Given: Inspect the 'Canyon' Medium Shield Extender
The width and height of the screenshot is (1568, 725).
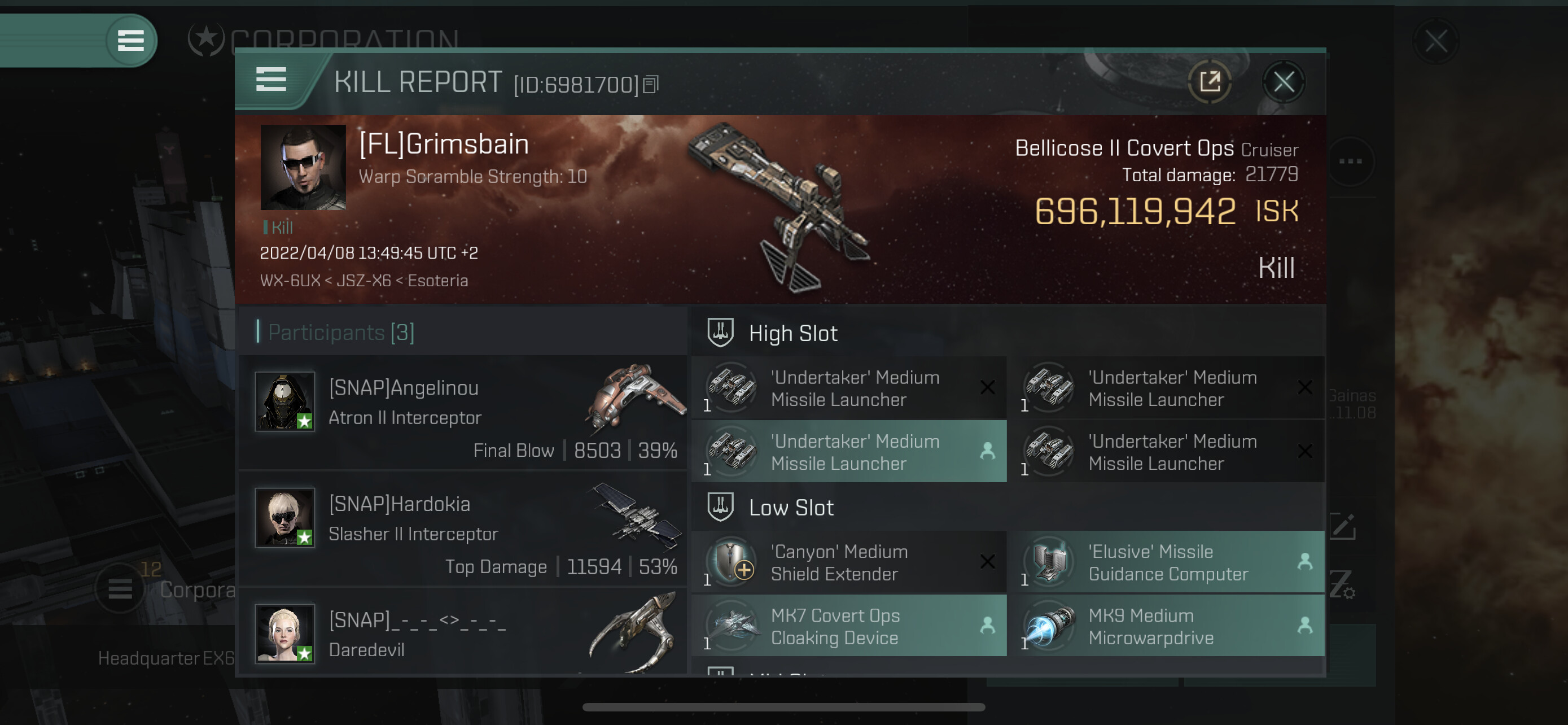Looking at the screenshot, I should [x=848, y=562].
